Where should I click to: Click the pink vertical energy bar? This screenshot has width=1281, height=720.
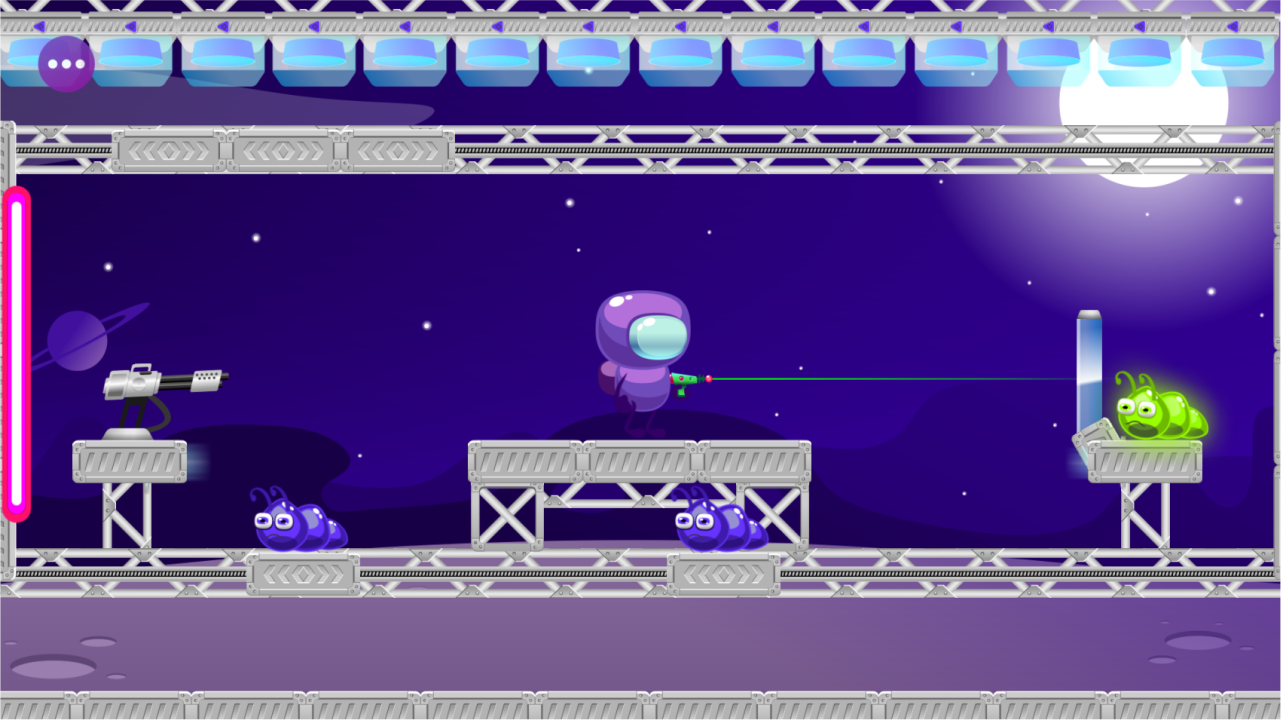(x=16, y=355)
